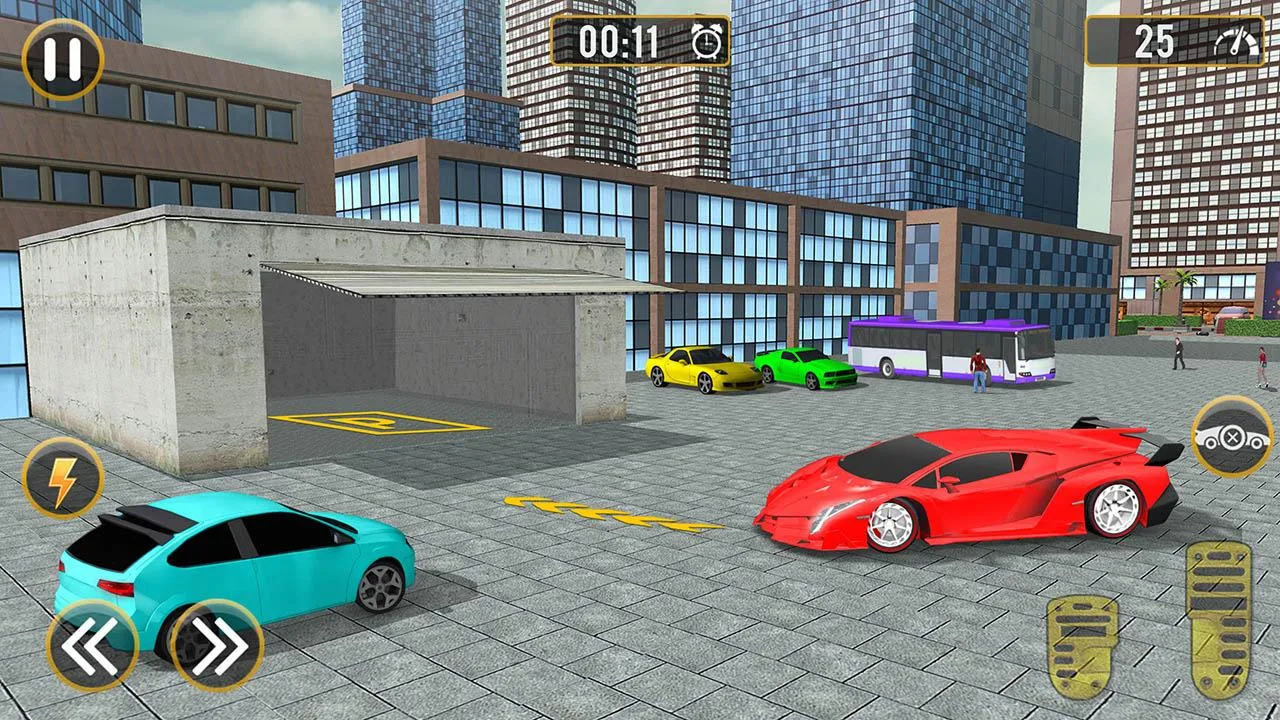Steer left with the left arrow button

coord(91,646)
